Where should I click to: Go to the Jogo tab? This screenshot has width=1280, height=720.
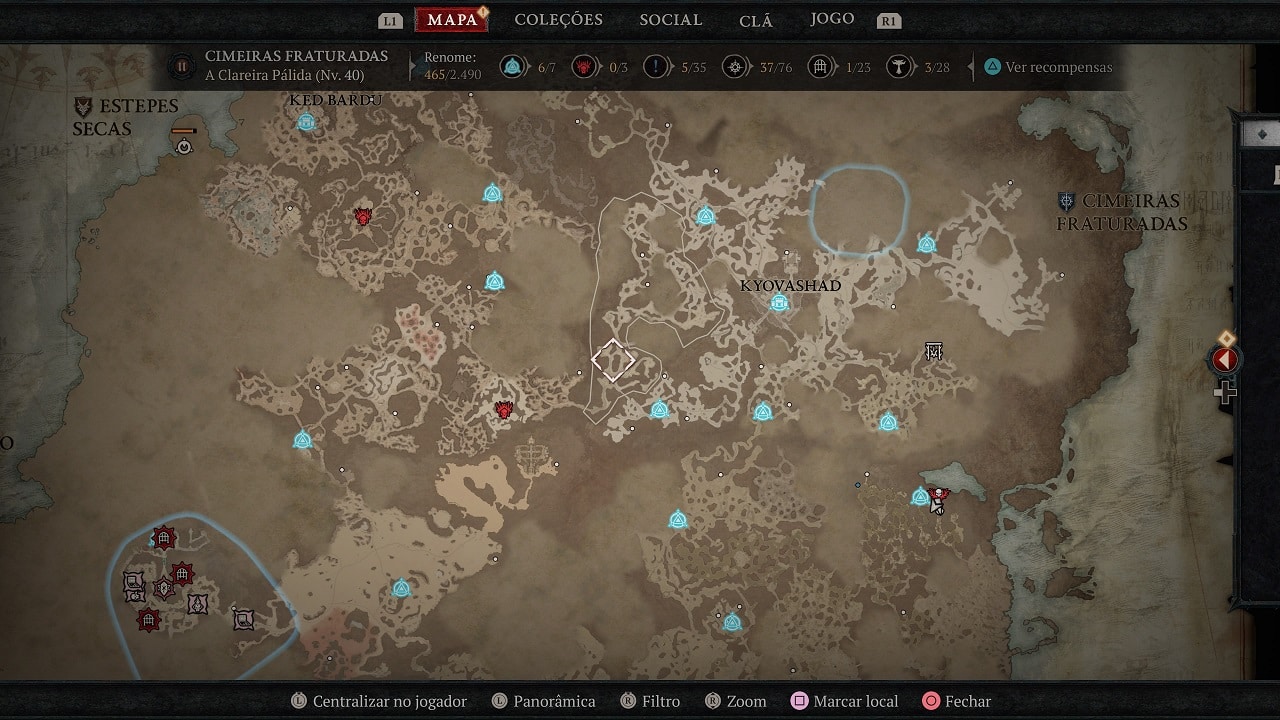coord(832,19)
